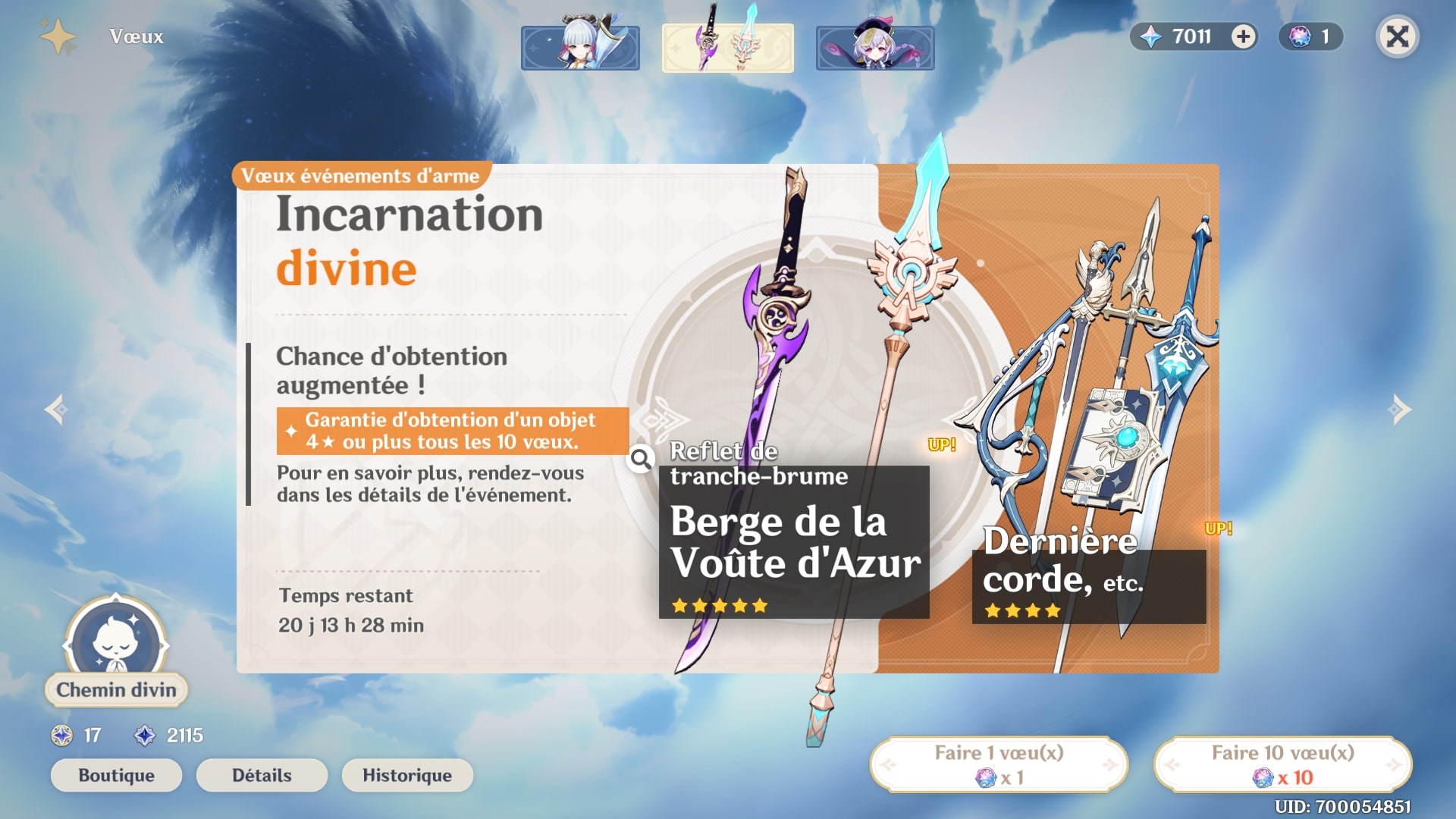Select the Masterless Stardust icon showing 2115

point(146,734)
